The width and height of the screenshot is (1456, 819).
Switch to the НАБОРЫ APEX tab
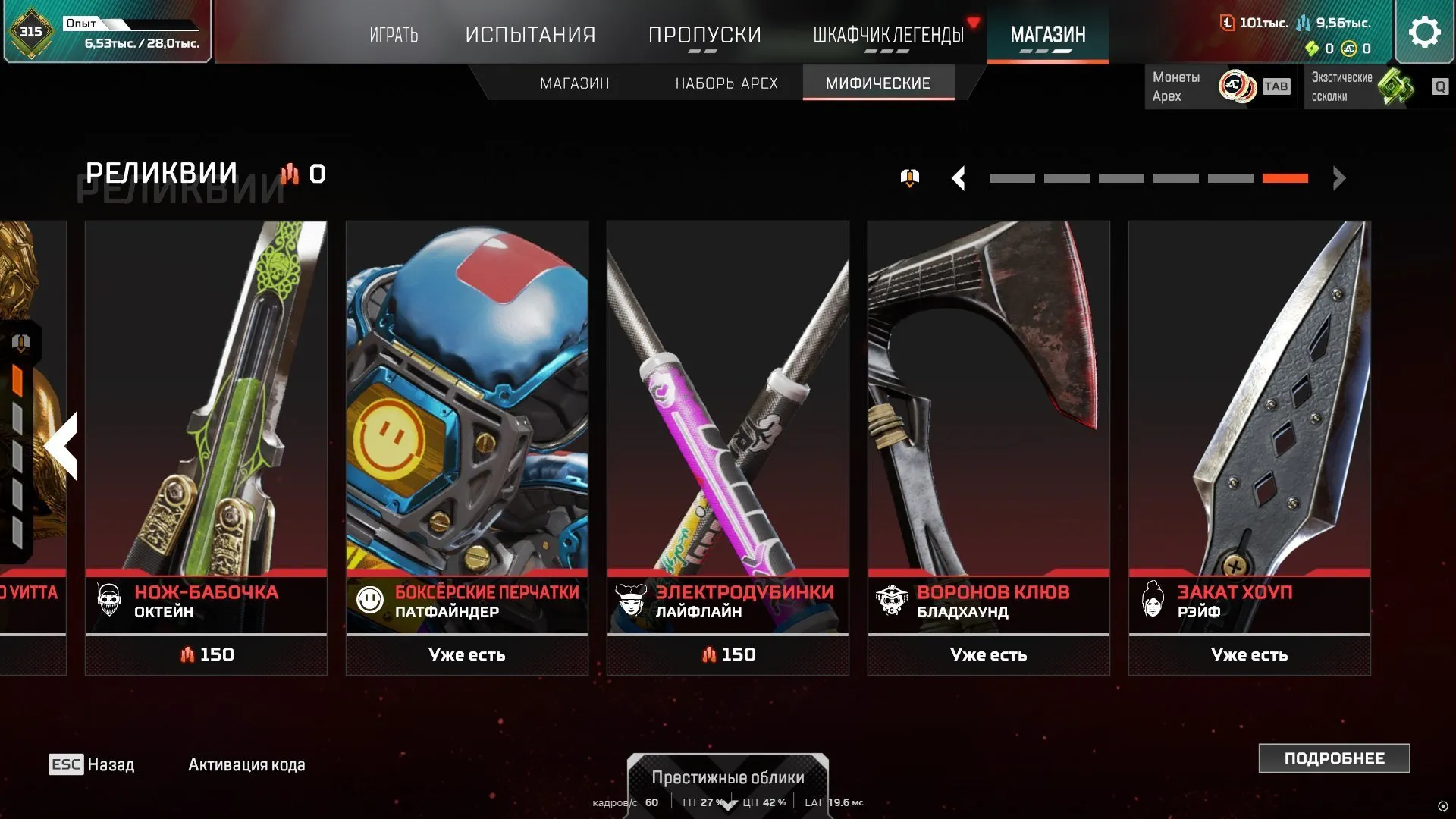(x=726, y=83)
